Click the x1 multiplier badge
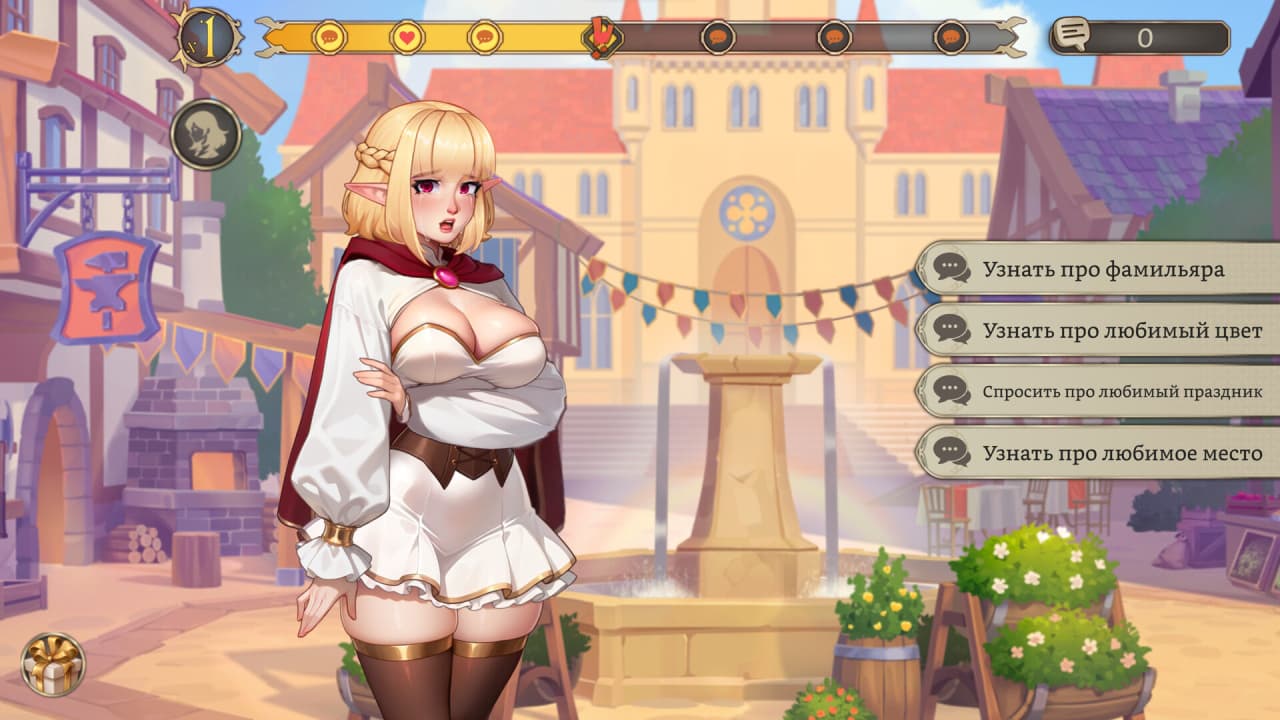Screen dimensions: 1280x720 (x=207, y=38)
